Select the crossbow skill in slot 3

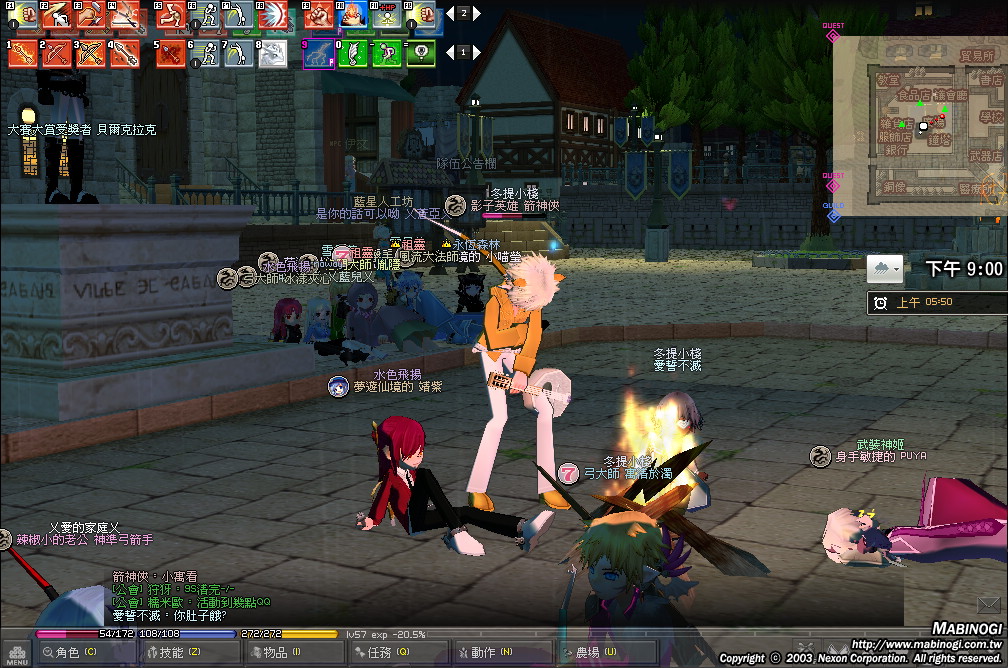[90, 53]
